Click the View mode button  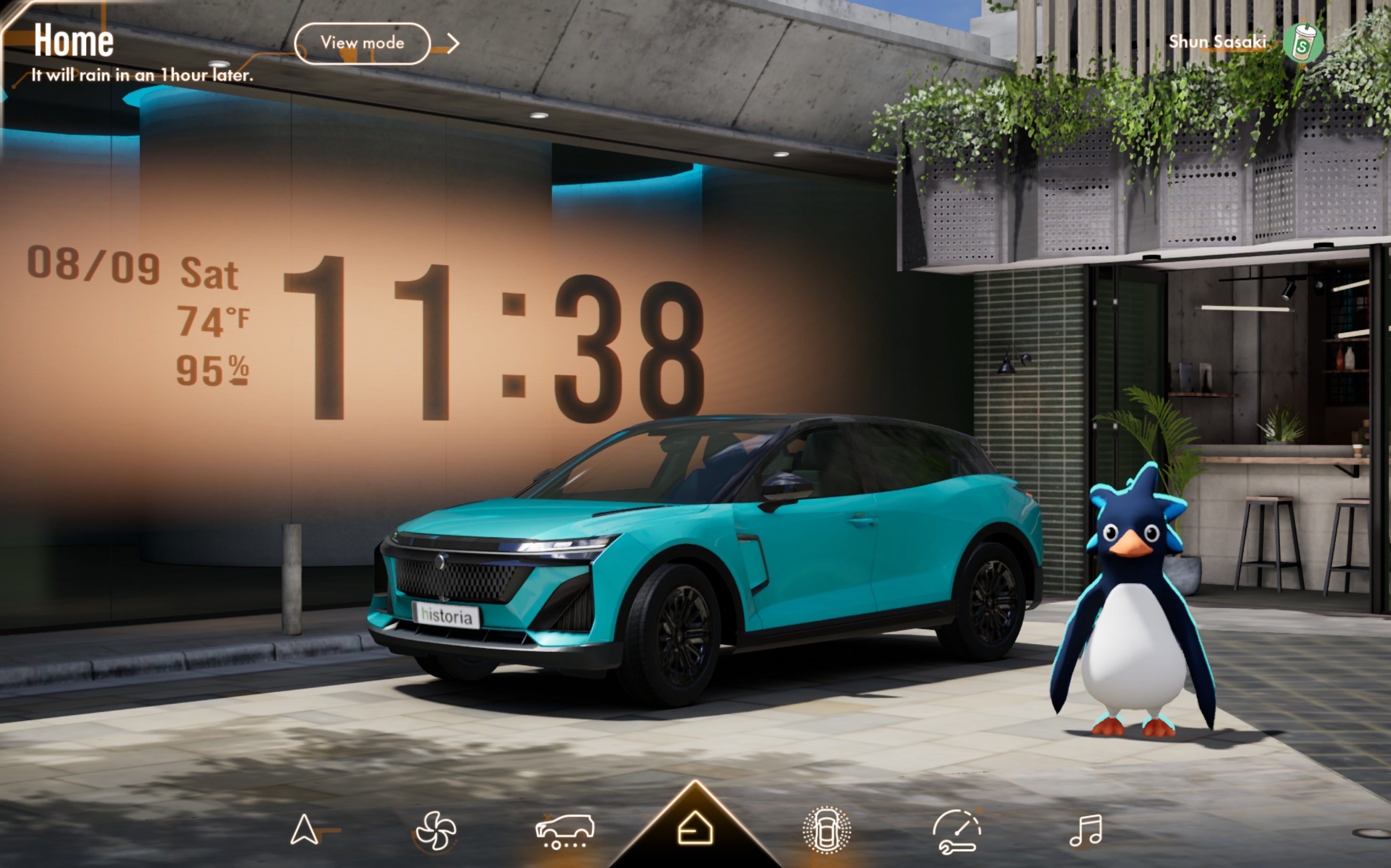pos(362,43)
